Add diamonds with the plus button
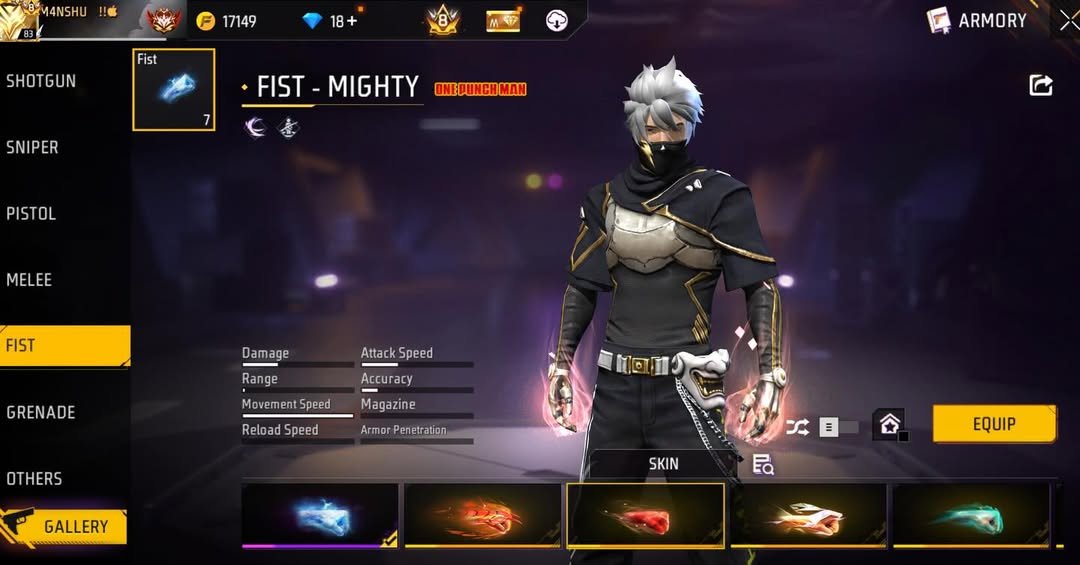 click(351, 21)
